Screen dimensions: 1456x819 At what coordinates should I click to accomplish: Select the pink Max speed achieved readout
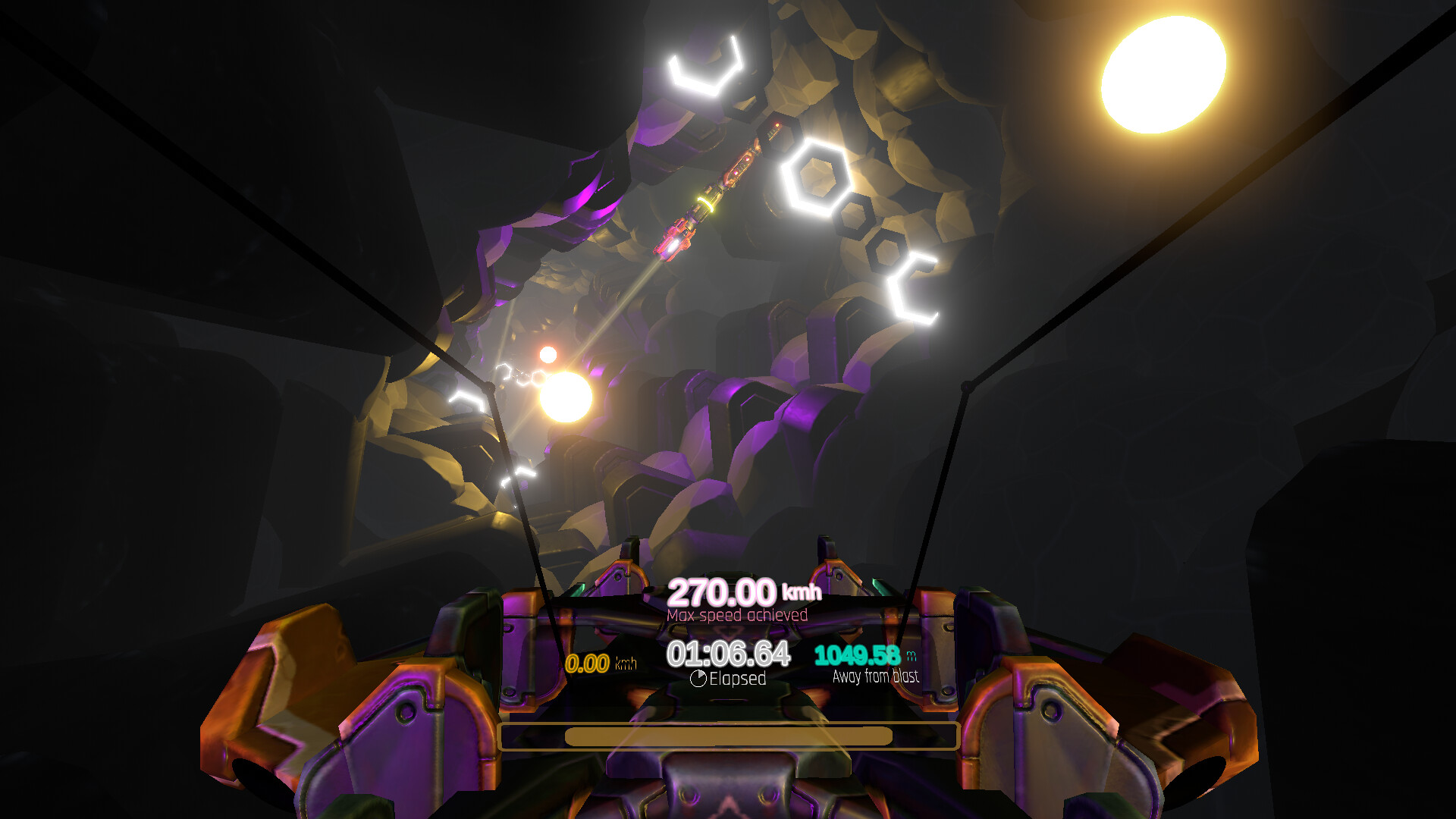pos(737,617)
